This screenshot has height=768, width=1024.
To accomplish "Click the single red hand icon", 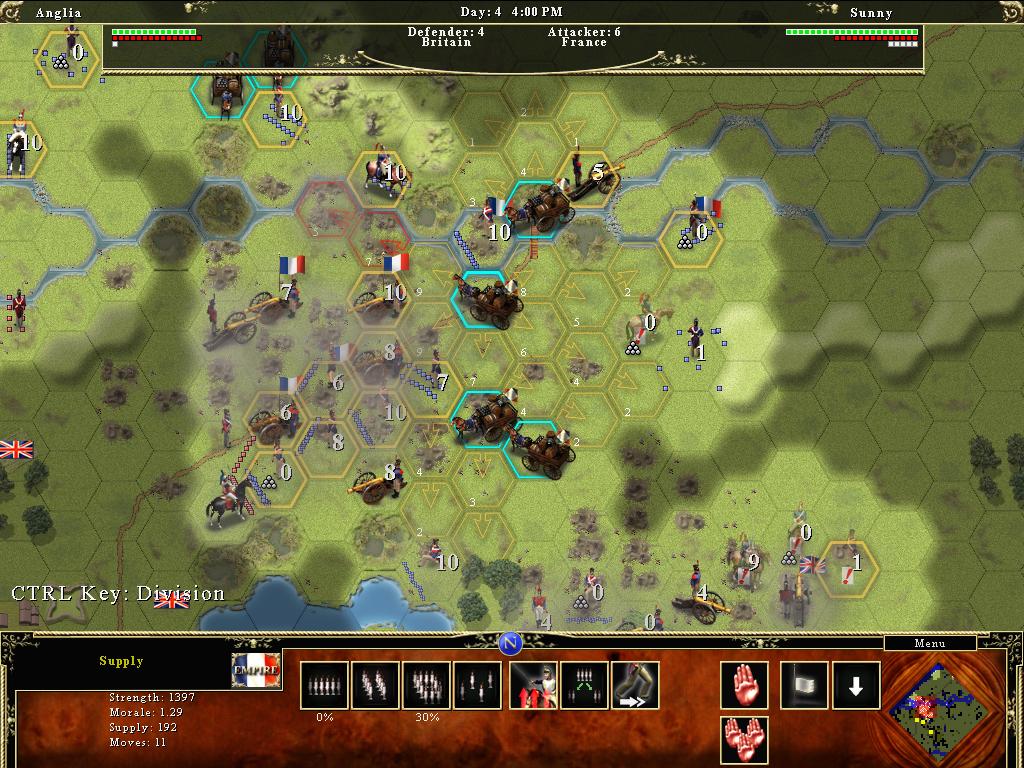I will click(x=745, y=685).
